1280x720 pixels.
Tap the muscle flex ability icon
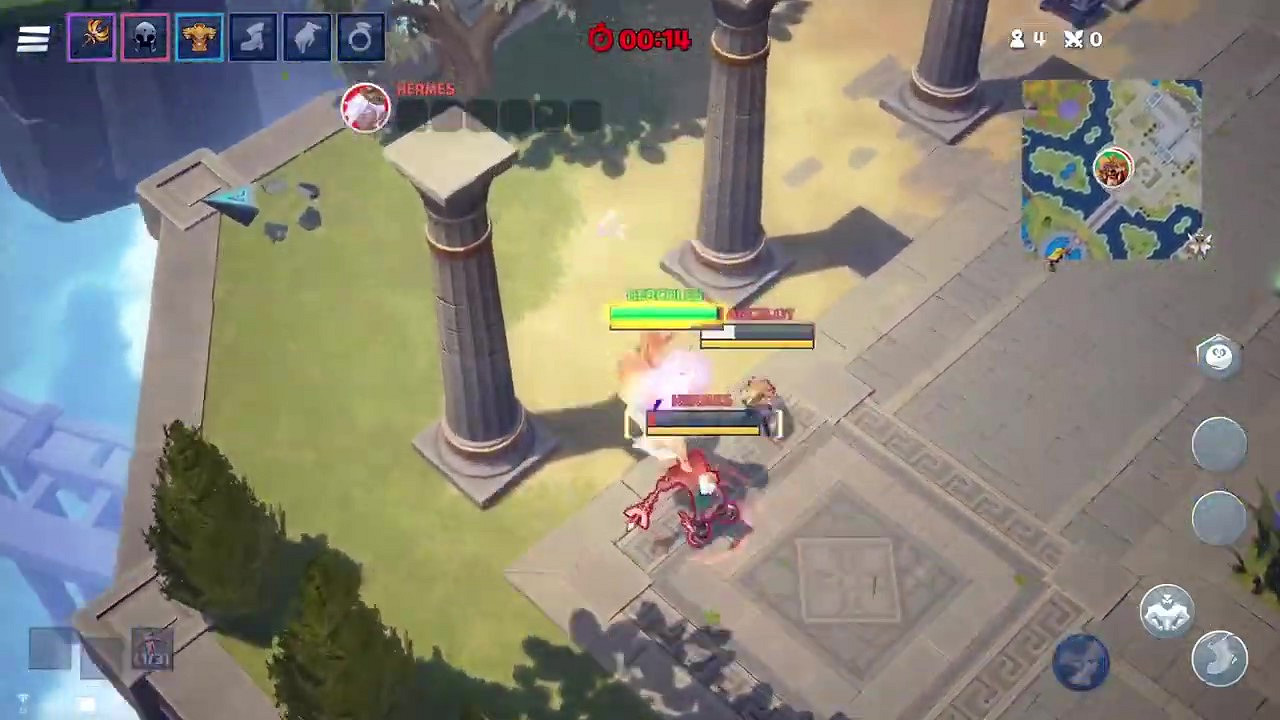1166,611
